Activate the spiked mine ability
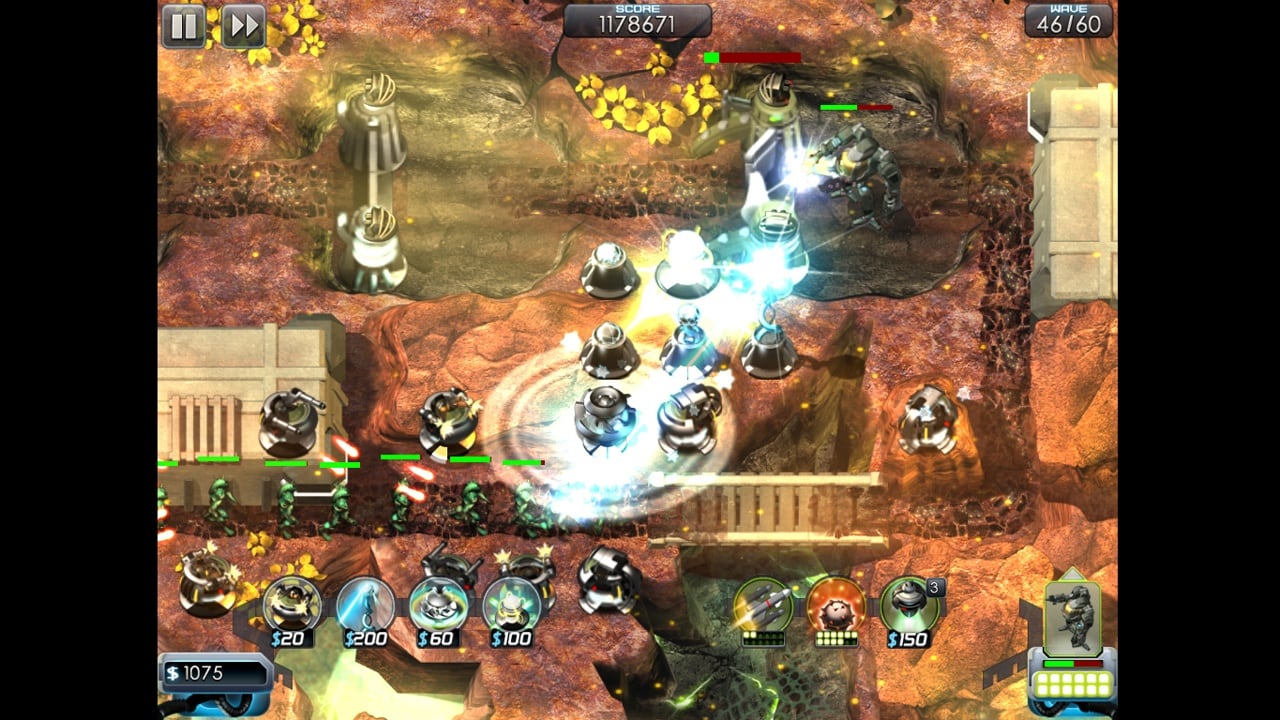Viewport: 1280px width, 720px height. tap(835, 606)
